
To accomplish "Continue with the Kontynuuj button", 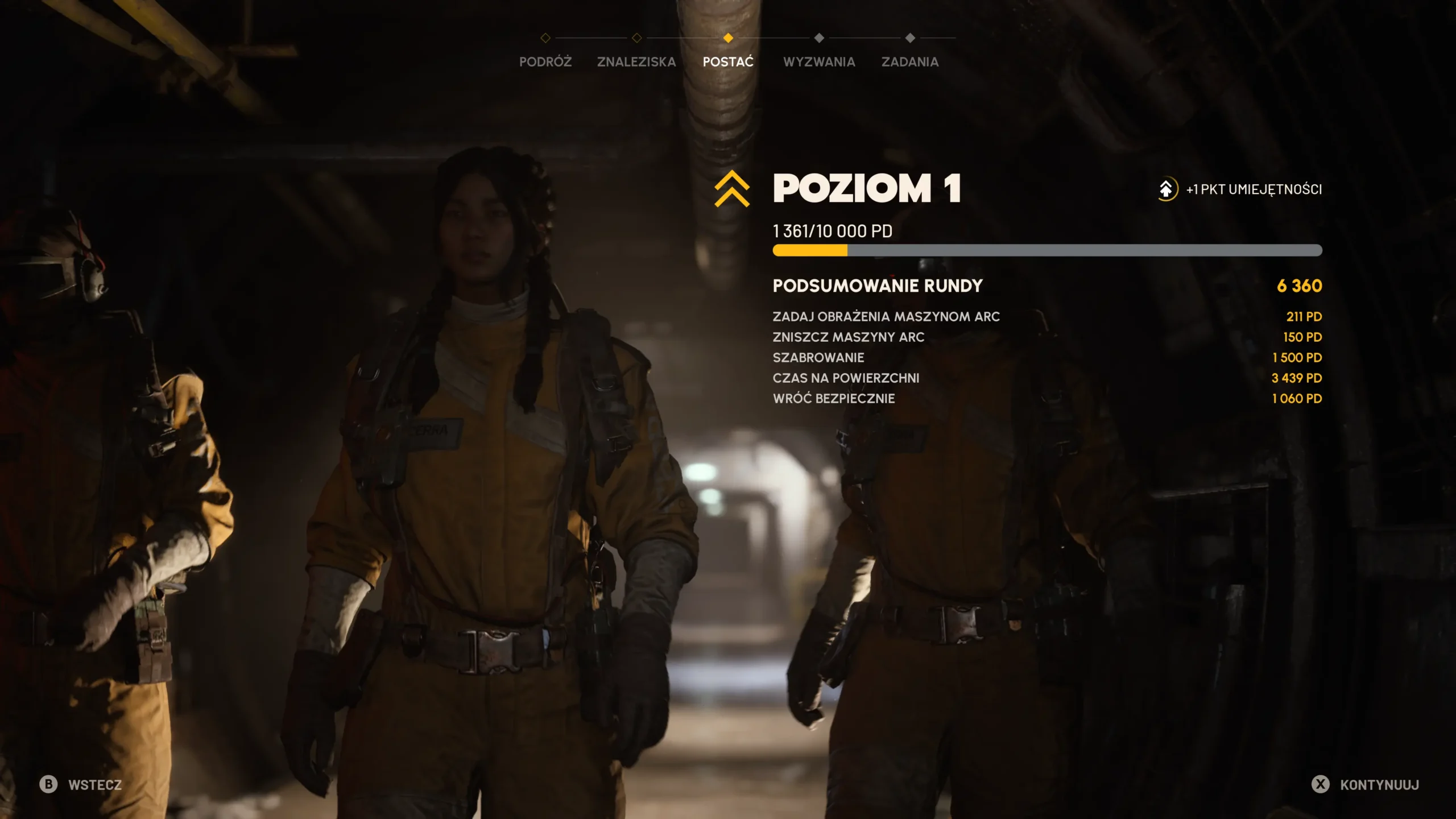I will point(1366,785).
